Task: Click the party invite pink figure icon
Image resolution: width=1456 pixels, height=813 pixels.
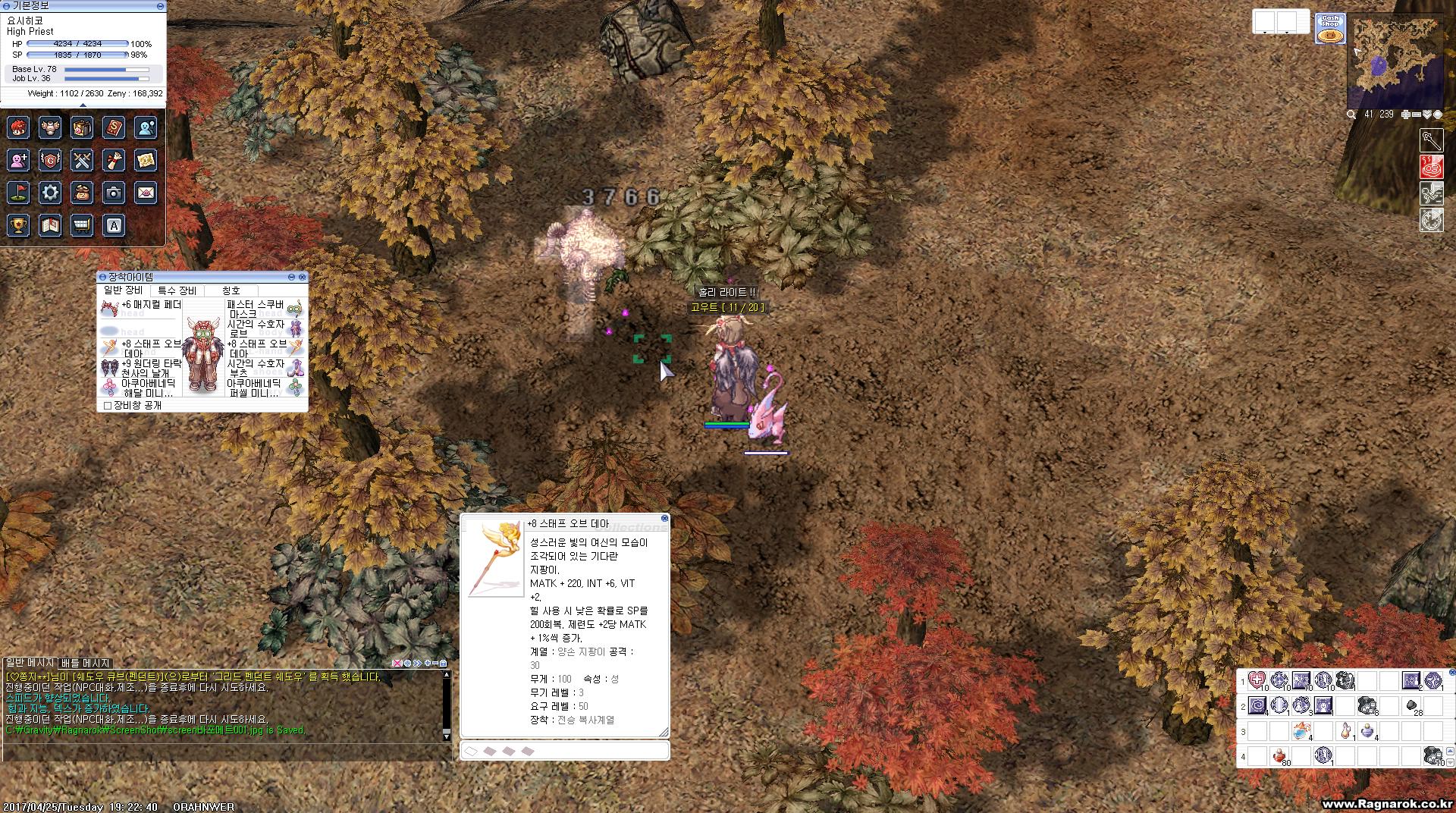Action: (18, 159)
